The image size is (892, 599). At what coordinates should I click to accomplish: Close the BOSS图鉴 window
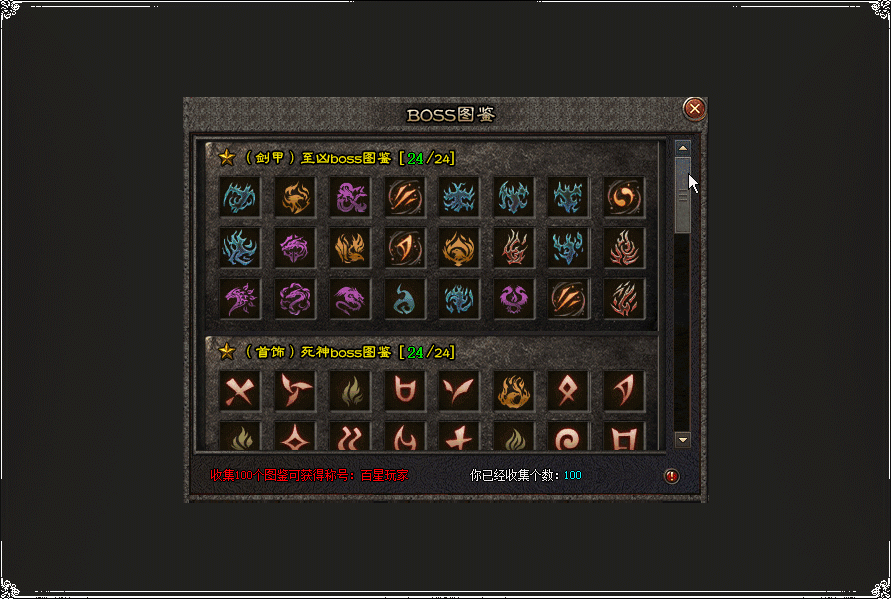(x=694, y=108)
